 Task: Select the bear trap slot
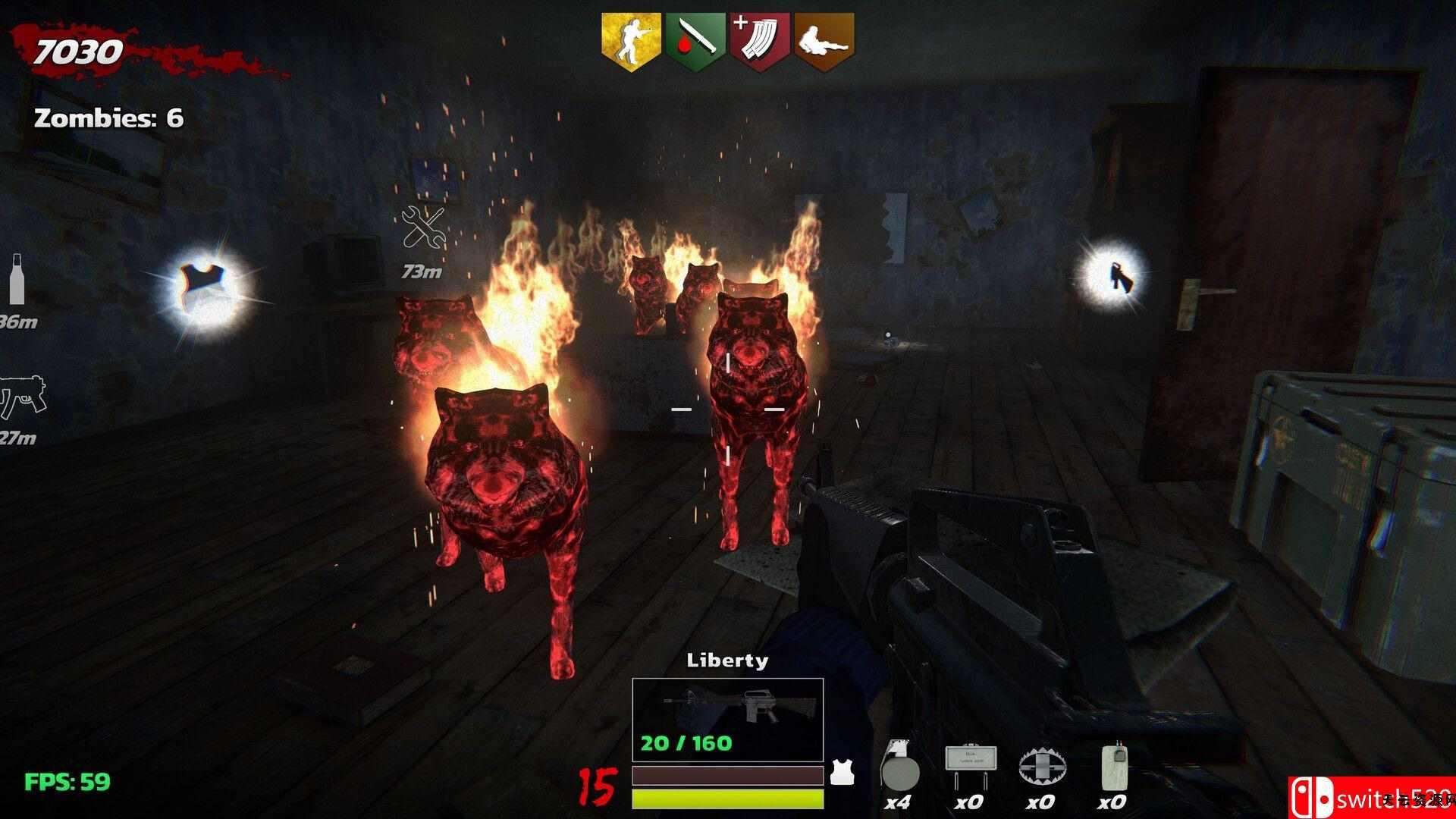click(x=1041, y=770)
